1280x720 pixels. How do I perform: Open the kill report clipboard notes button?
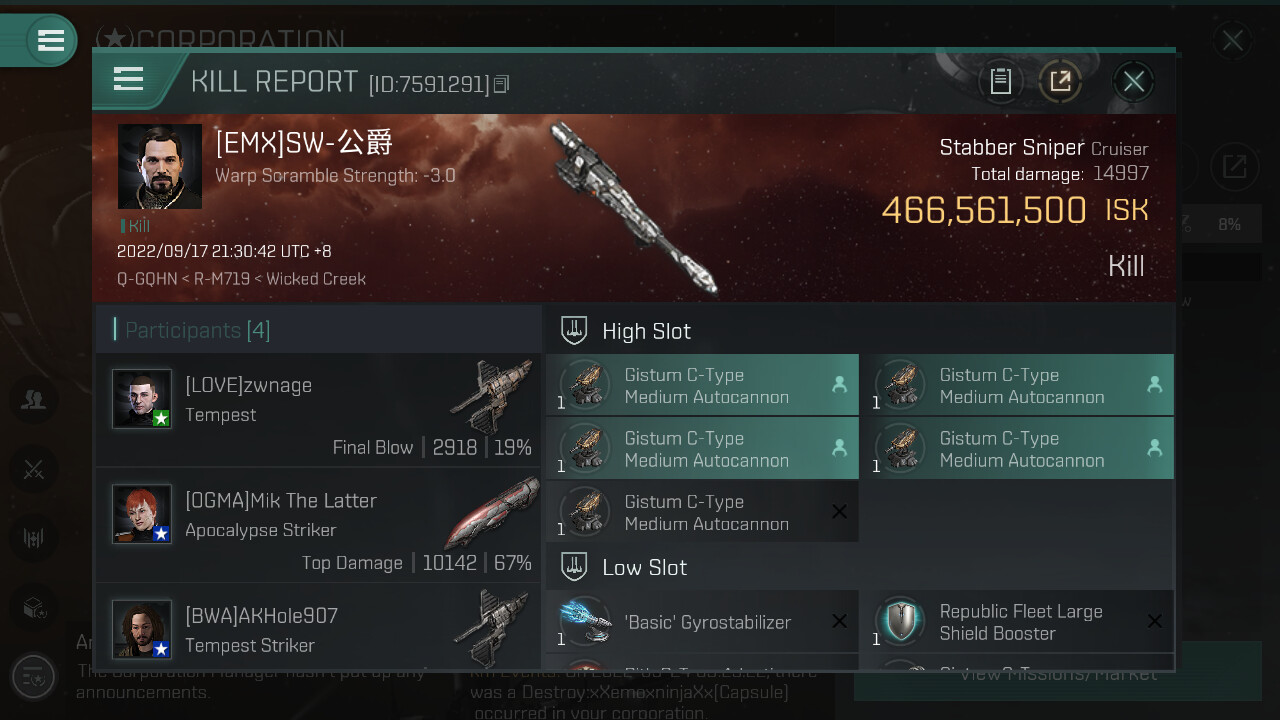click(x=1001, y=81)
